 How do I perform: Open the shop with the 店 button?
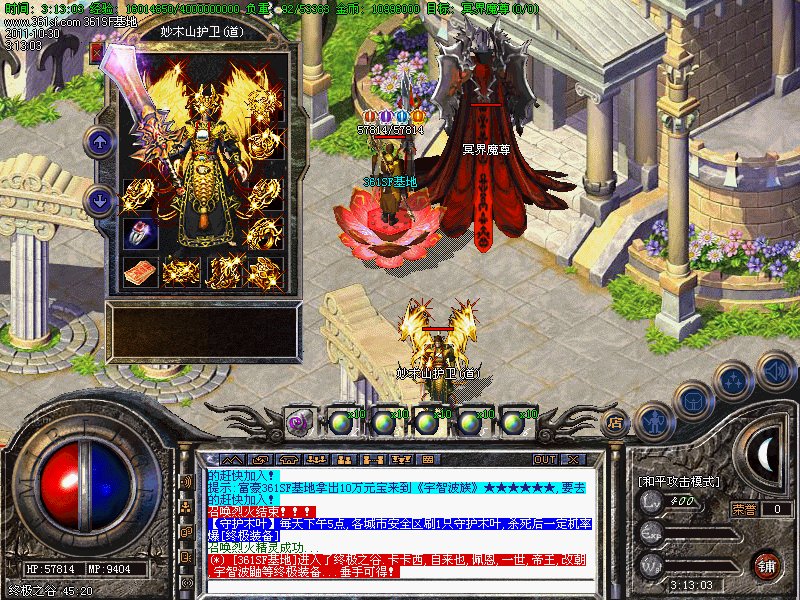point(616,422)
